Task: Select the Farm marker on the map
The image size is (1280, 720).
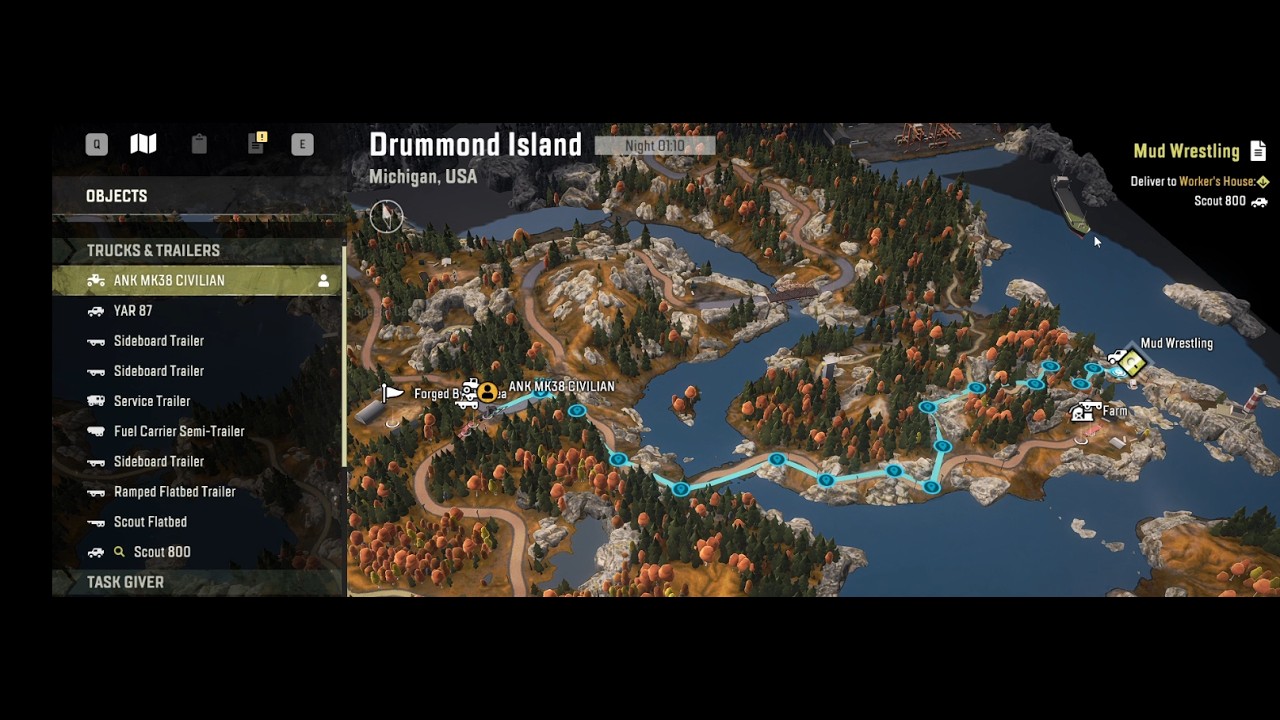Action: [1085, 411]
